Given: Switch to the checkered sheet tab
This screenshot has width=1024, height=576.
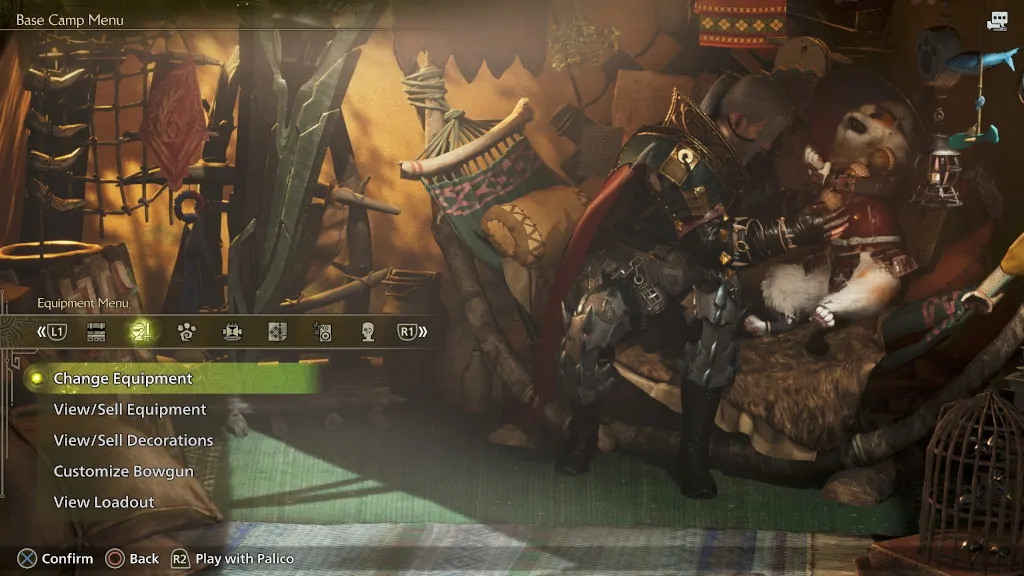Looking at the screenshot, I should (x=277, y=332).
